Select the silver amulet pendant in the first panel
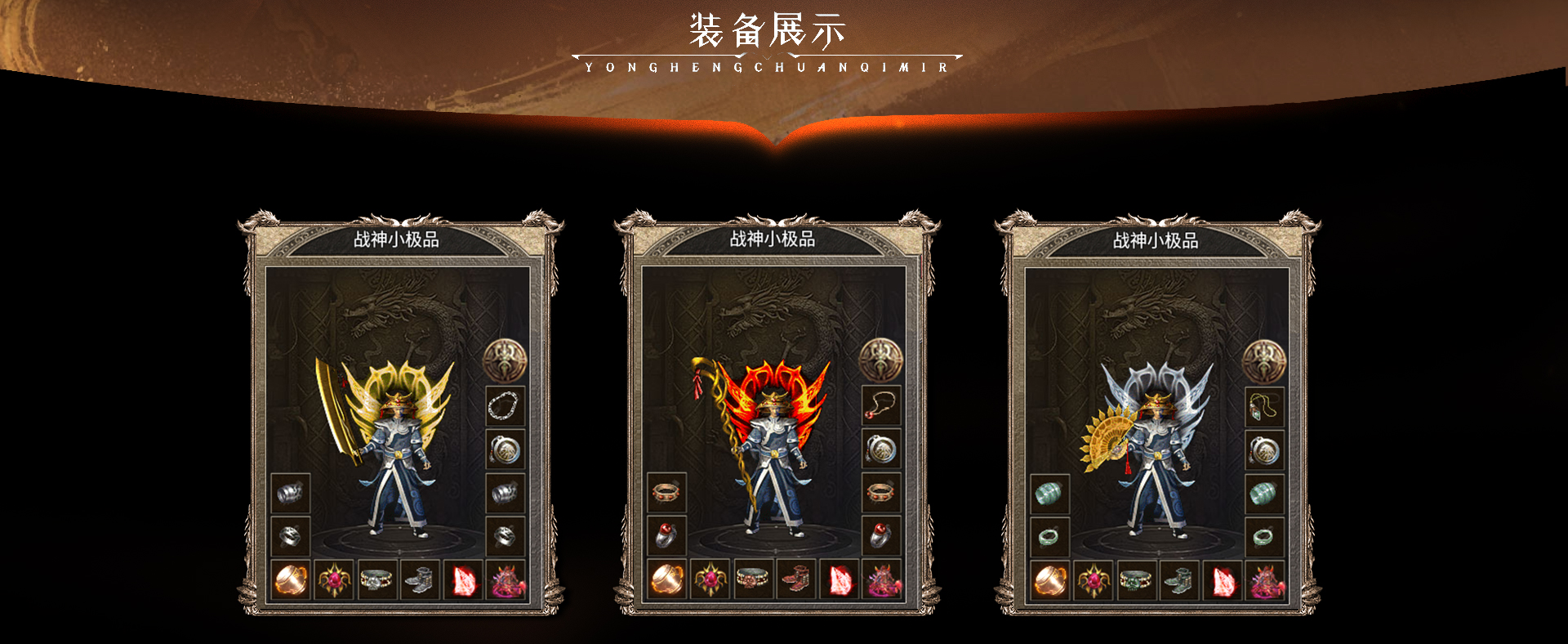The image size is (1568, 644). tap(505, 450)
